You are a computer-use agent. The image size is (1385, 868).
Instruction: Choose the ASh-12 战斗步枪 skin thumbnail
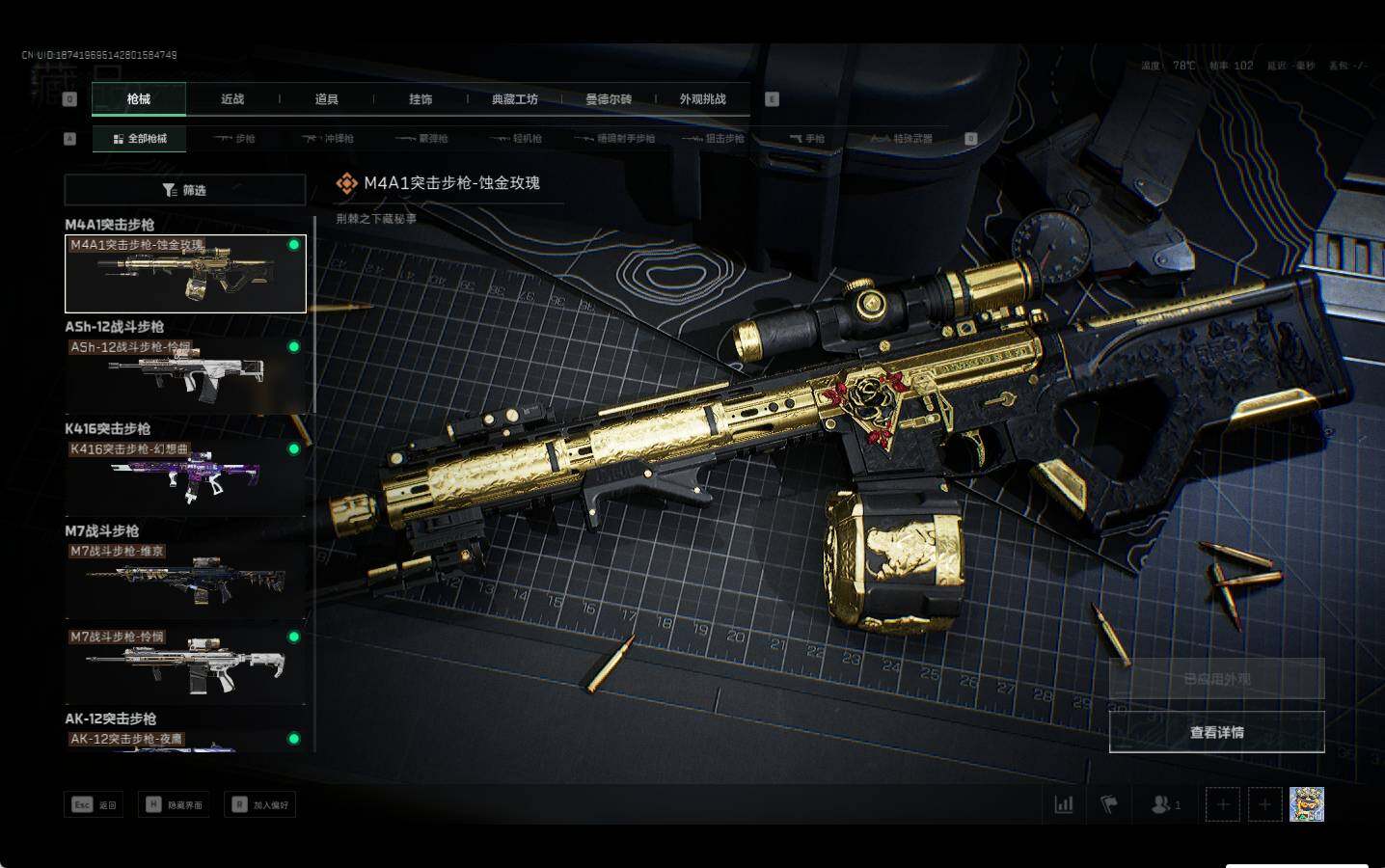(185, 375)
